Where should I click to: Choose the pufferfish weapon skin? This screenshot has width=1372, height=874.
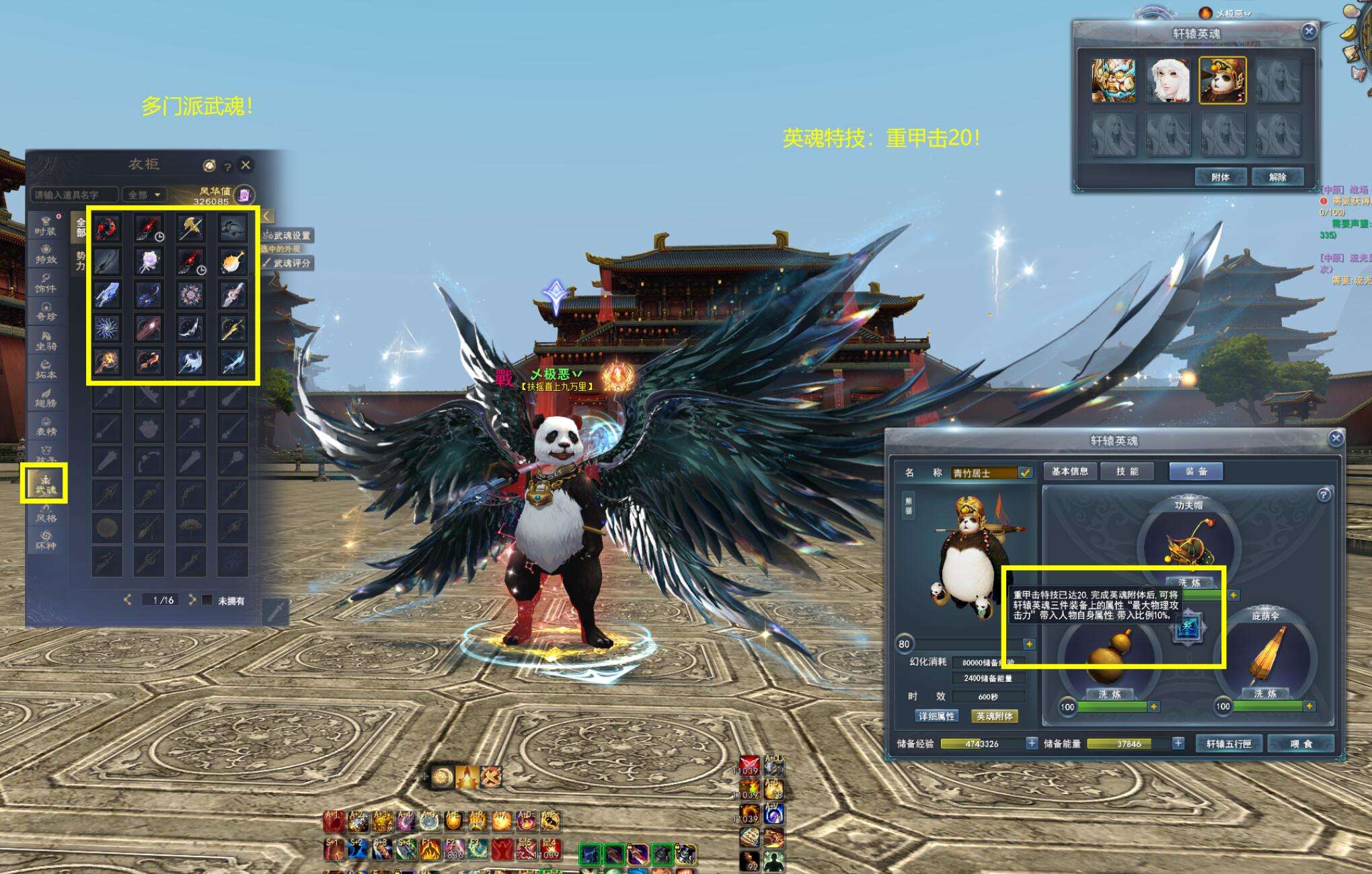point(232,261)
